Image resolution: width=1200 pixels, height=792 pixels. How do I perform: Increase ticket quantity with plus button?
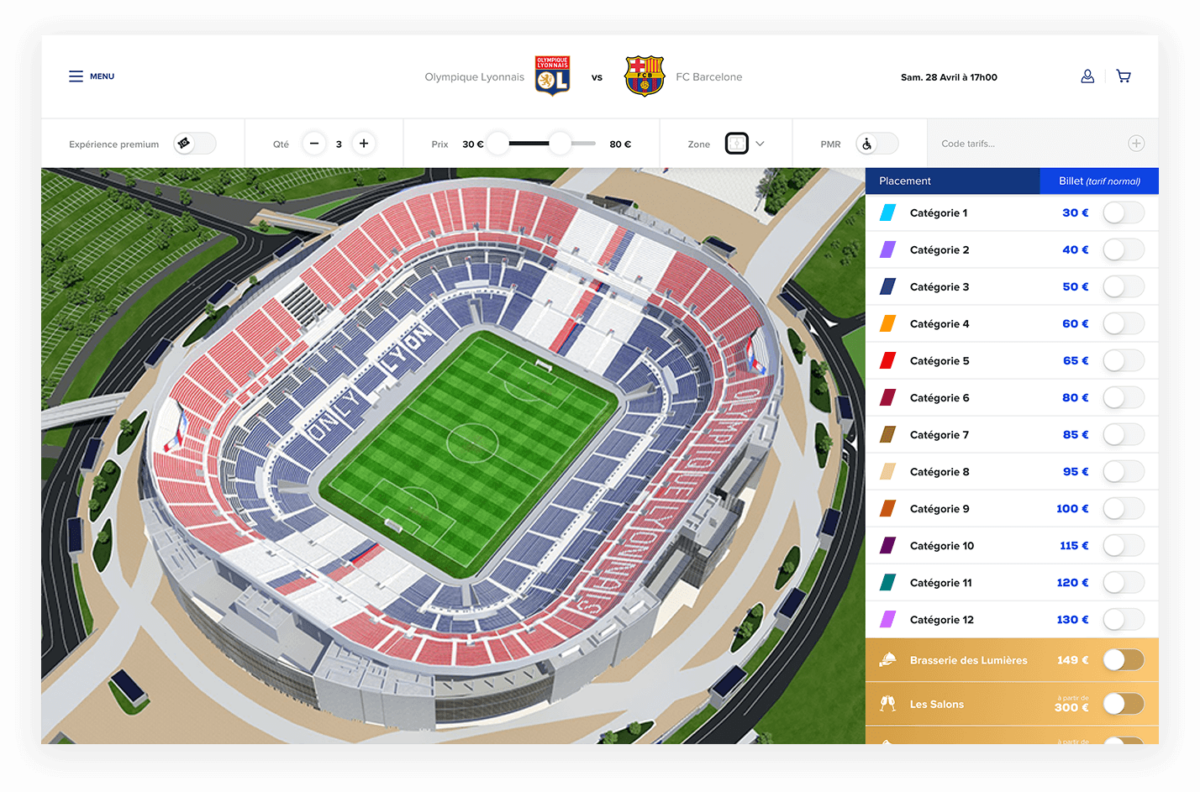coord(364,144)
